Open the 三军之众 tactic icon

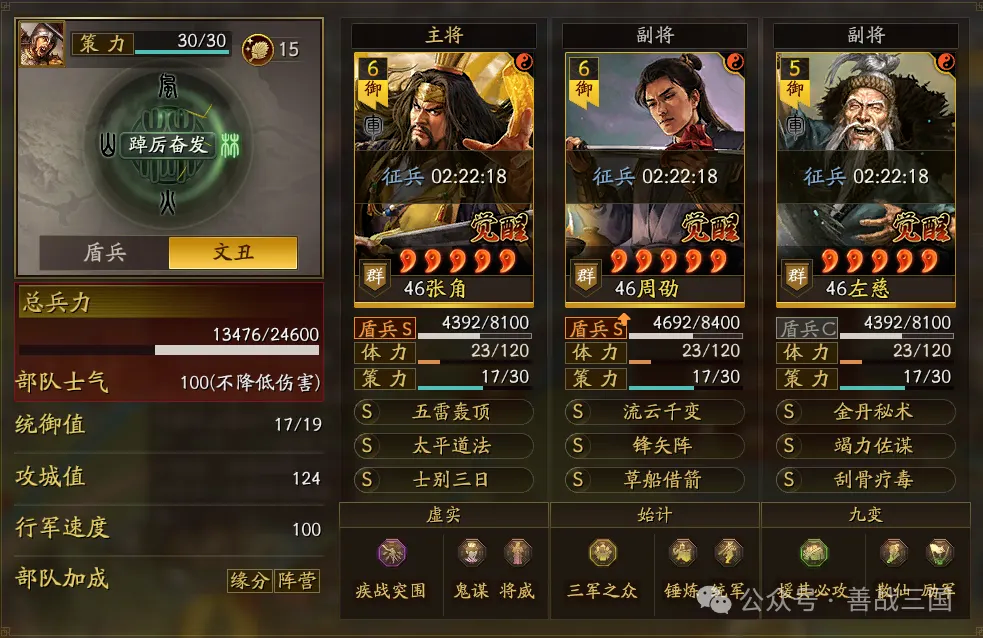pyautogui.click(x=603, y=553)
